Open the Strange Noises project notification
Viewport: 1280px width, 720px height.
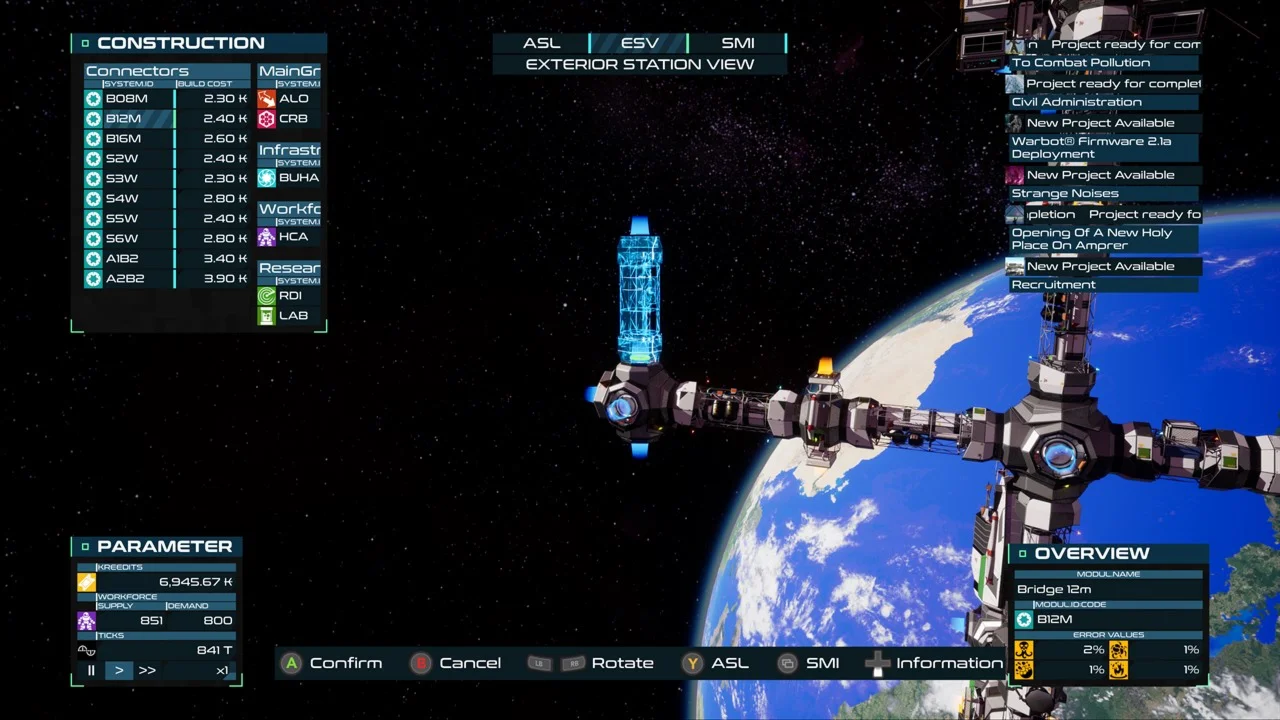point(1065,194)
